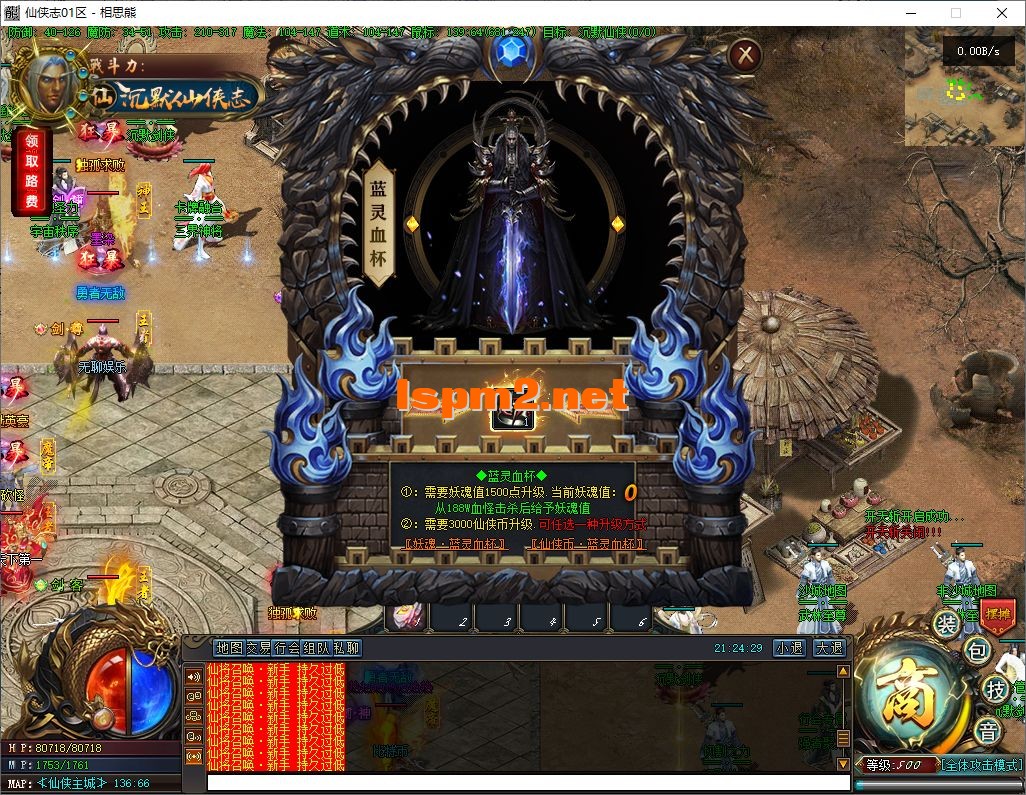Switch to the 行会 tab
The image size is (1026, 795).
tap(288, 648)
